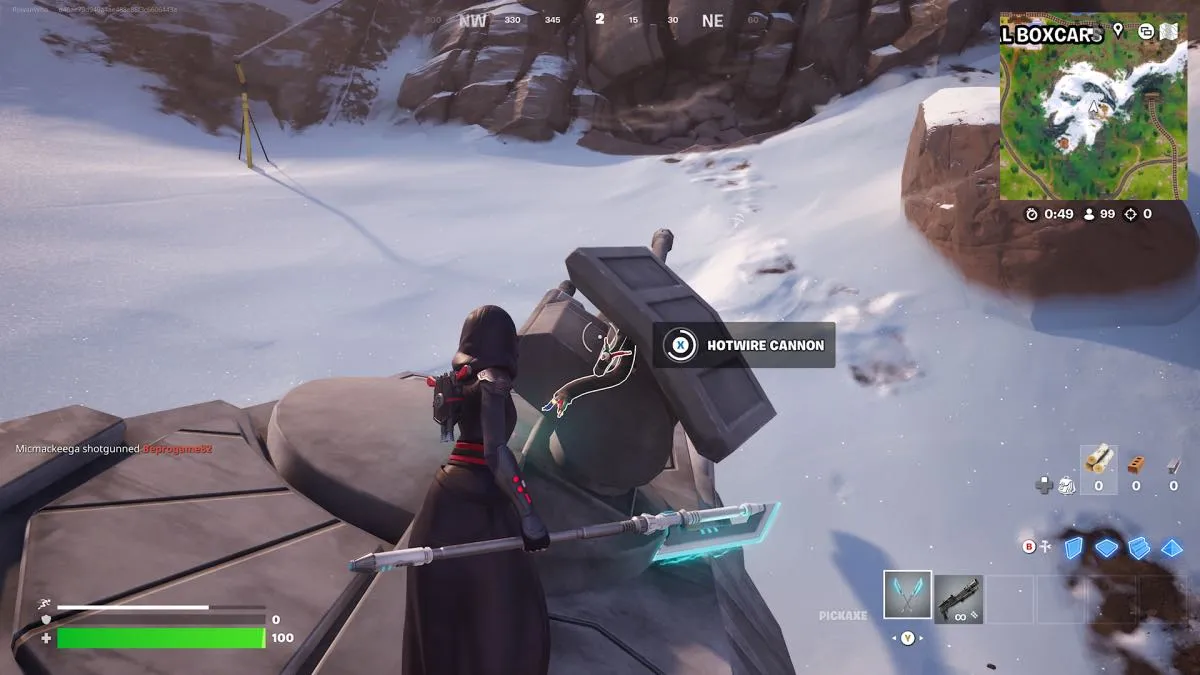Choose the floor building piece
Image resolution: width=1200 pixels, height=675 pixels.
[x=1106, y=547]
